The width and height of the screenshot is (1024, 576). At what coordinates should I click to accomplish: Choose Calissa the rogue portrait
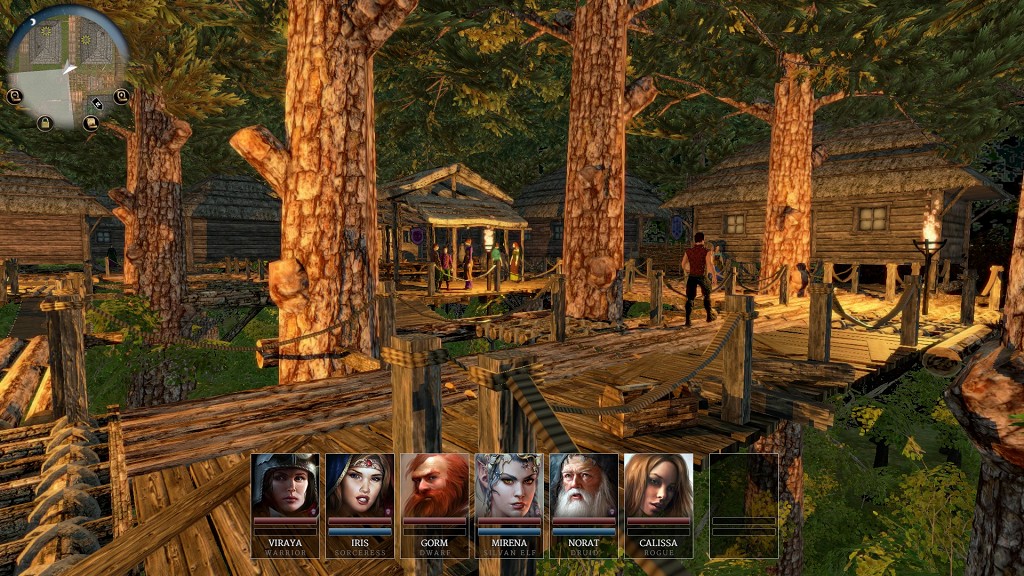point(658,485)
